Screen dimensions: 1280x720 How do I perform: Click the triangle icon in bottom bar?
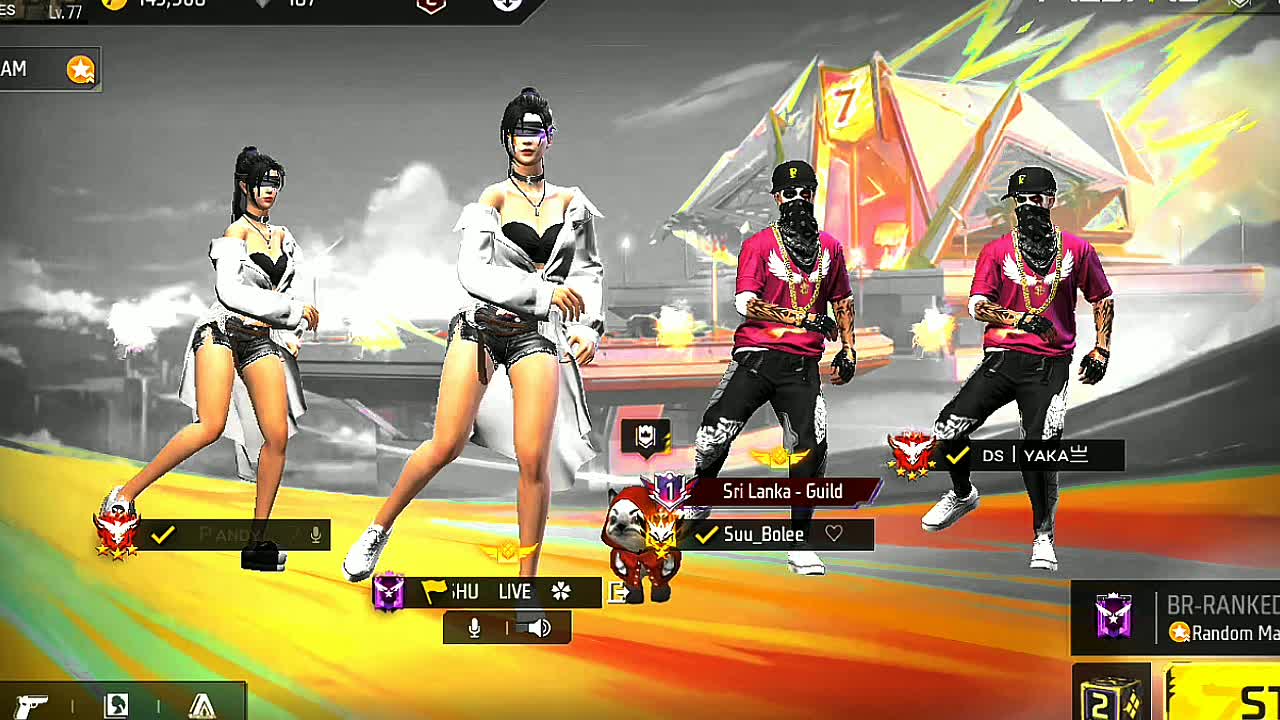tap(202, 705)
